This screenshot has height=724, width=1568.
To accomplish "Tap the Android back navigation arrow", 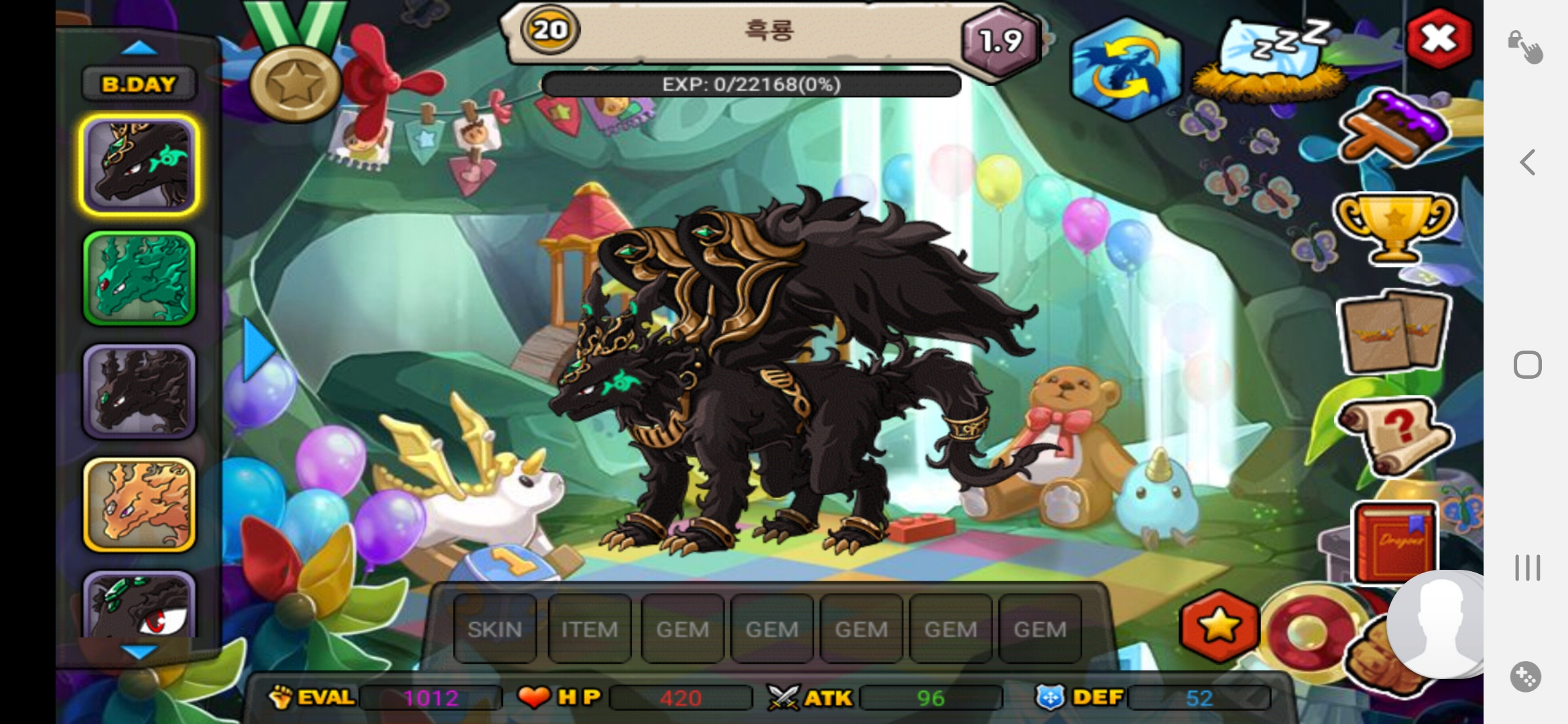I will (x=1527, y=162).
